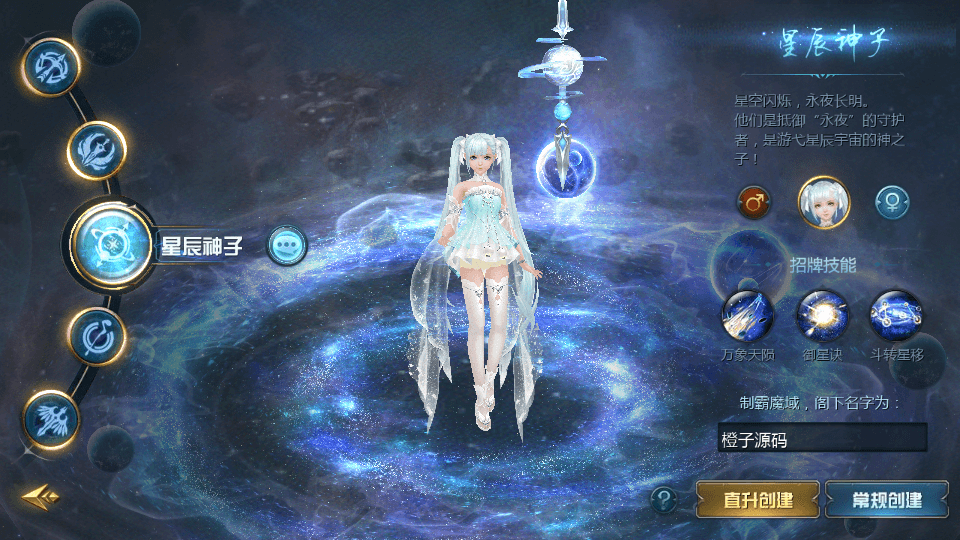Switch to the female gender symbol
The width and height of the screenshot is (960, 540).
891,203
